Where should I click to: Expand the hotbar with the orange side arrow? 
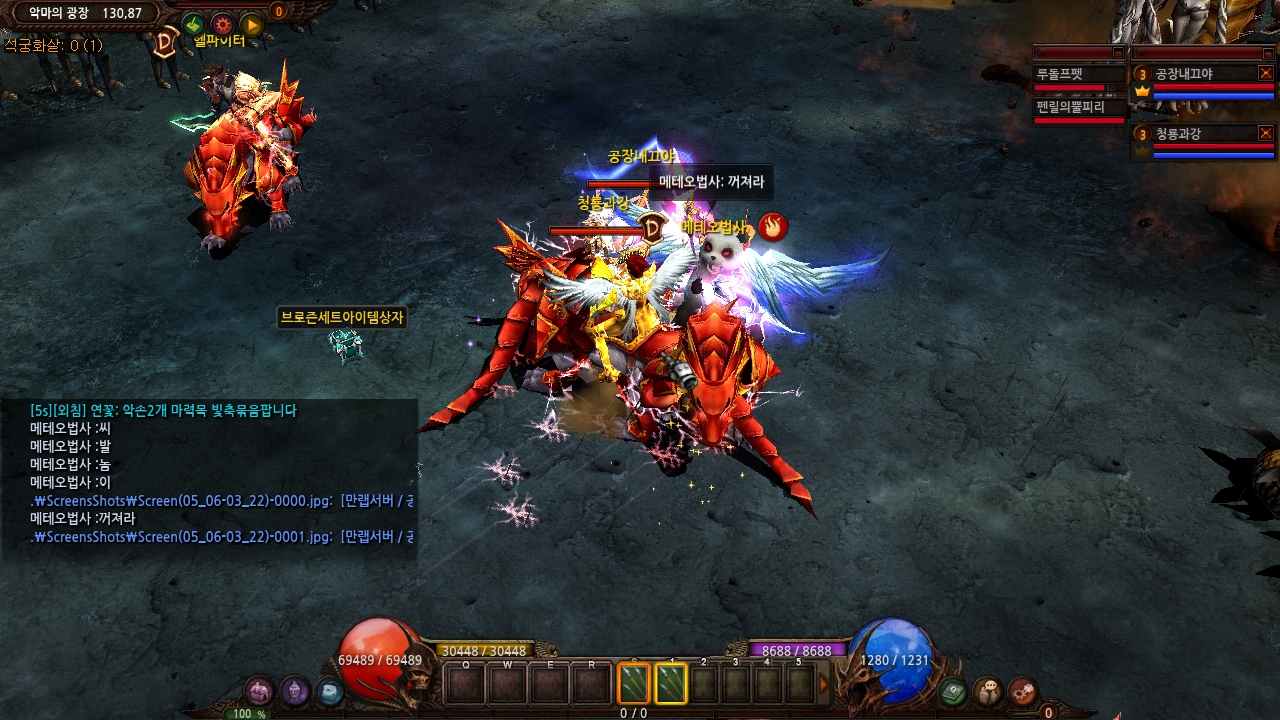824,685
